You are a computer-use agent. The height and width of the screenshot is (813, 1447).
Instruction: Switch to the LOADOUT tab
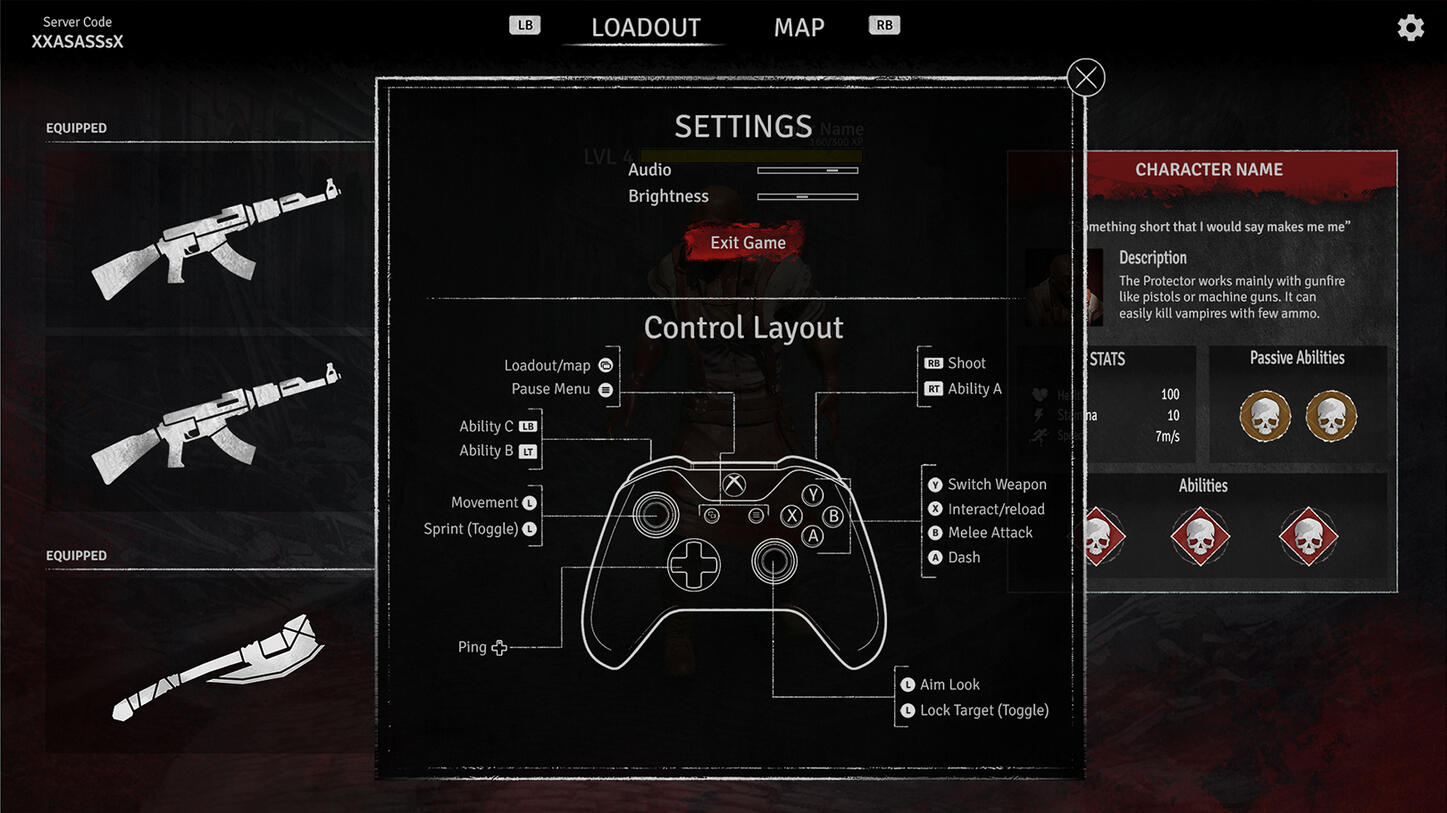(645, 28)
